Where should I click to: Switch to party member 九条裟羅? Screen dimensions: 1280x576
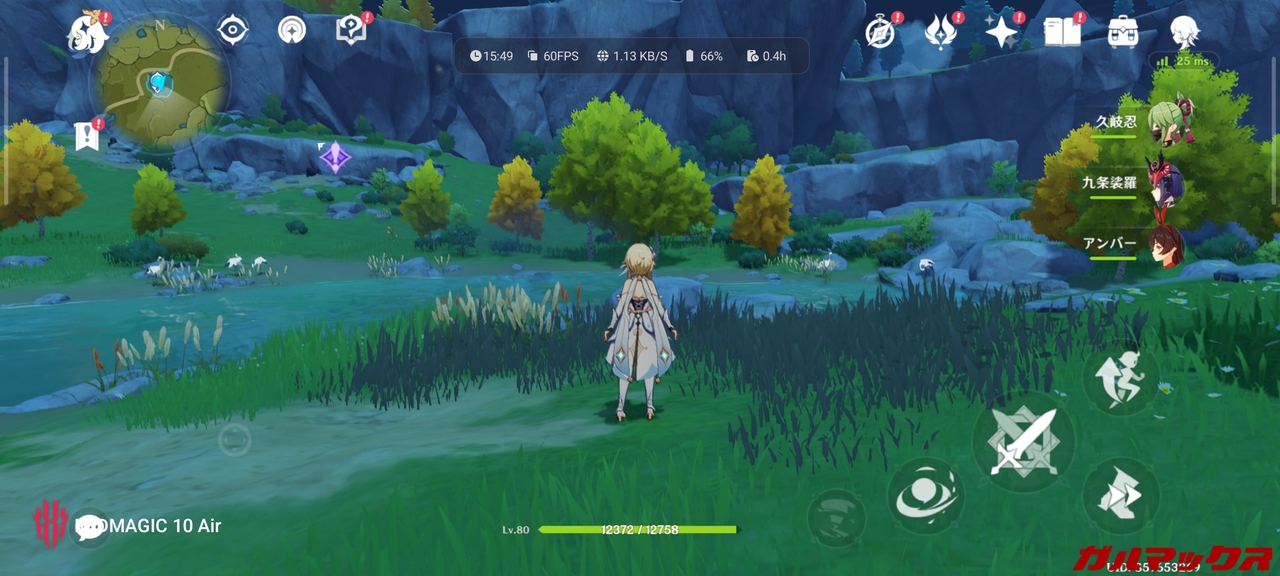[x=1163, y=183]
